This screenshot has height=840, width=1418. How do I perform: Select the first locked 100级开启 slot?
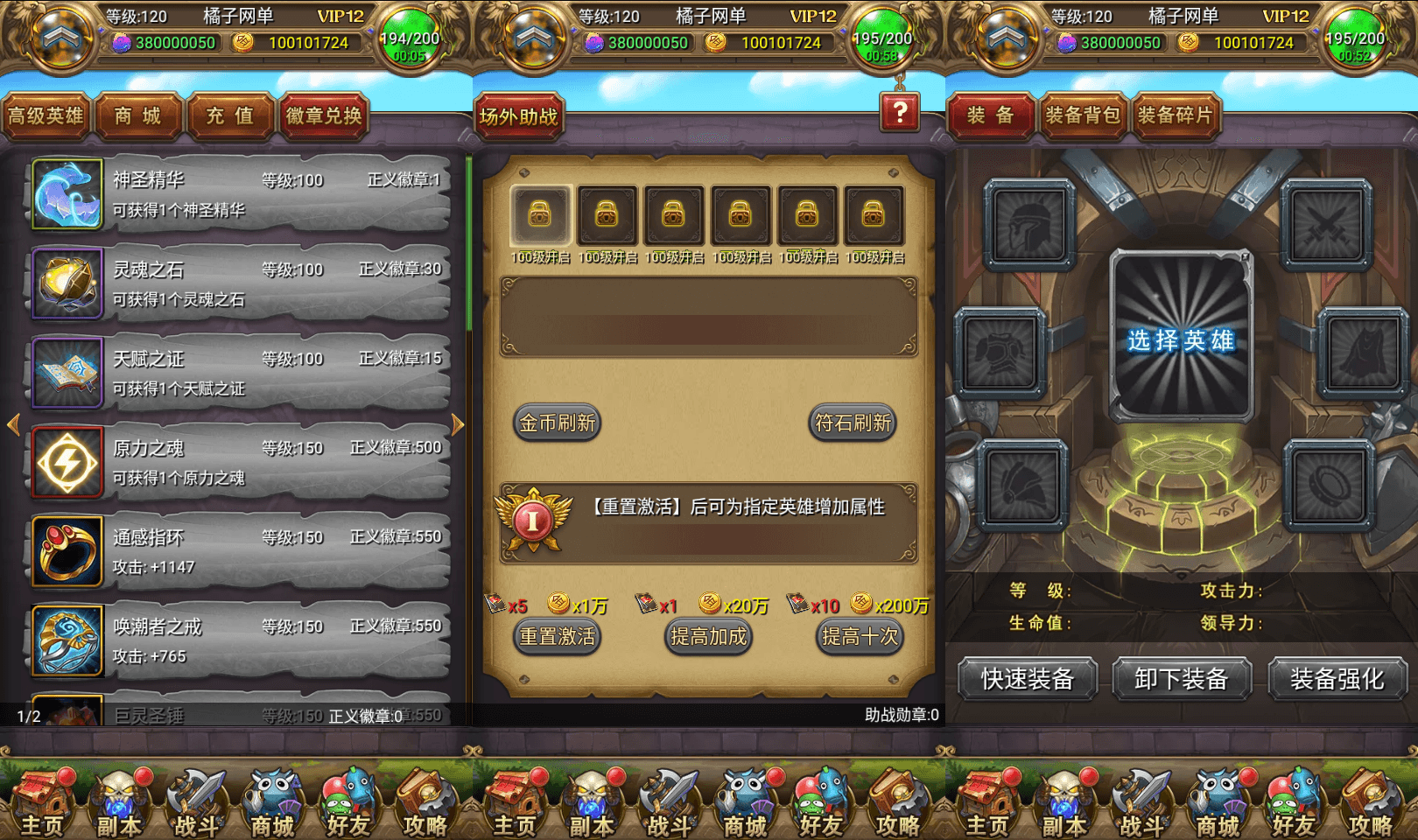(x=540, y=214)
